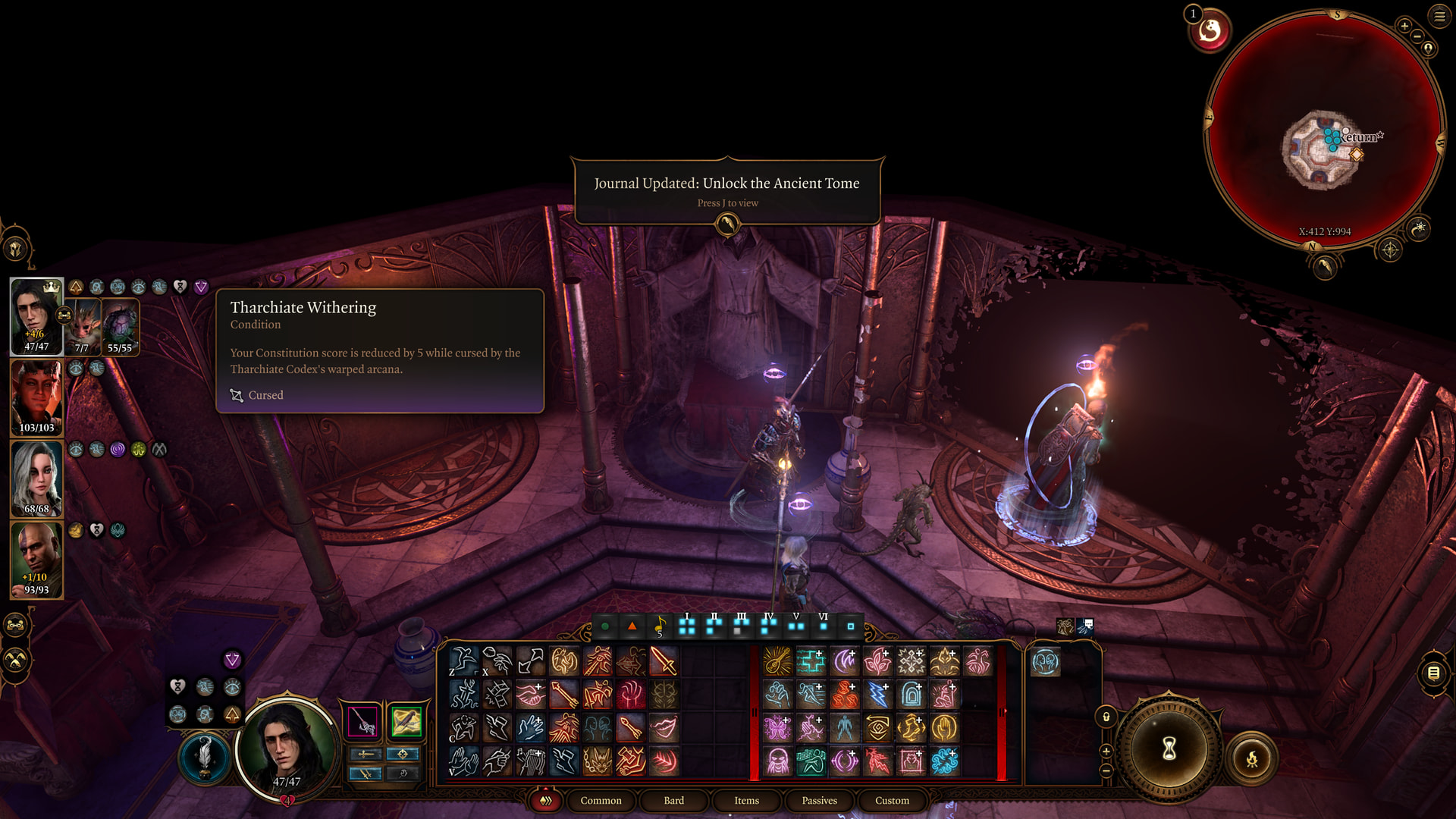
Task: Switch to the Common hotbar tab
Action: click(601, 800)
